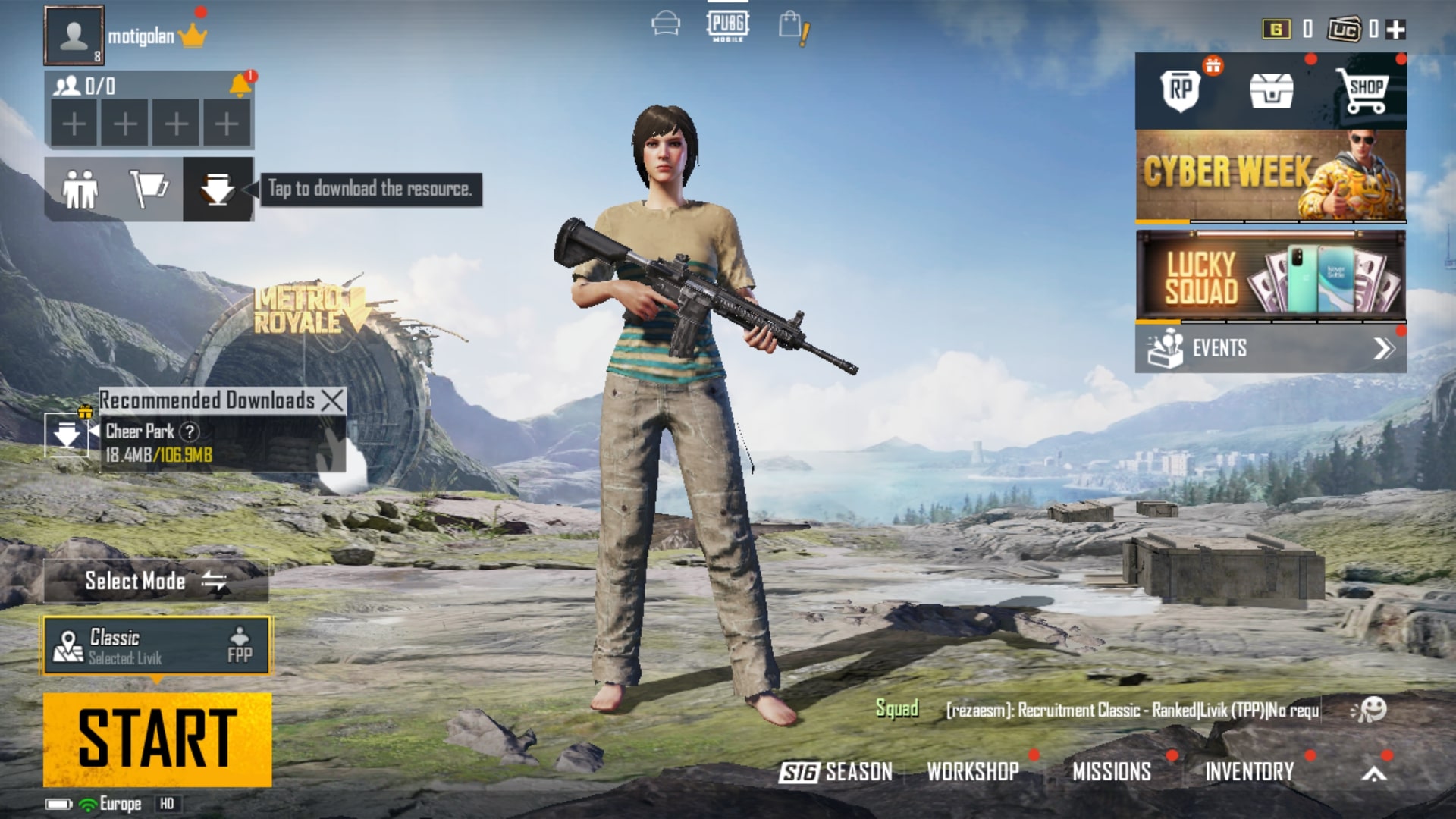Open the Select Mode switcher
Screen dimensions: 1456x819
click(x=155, y=582)
